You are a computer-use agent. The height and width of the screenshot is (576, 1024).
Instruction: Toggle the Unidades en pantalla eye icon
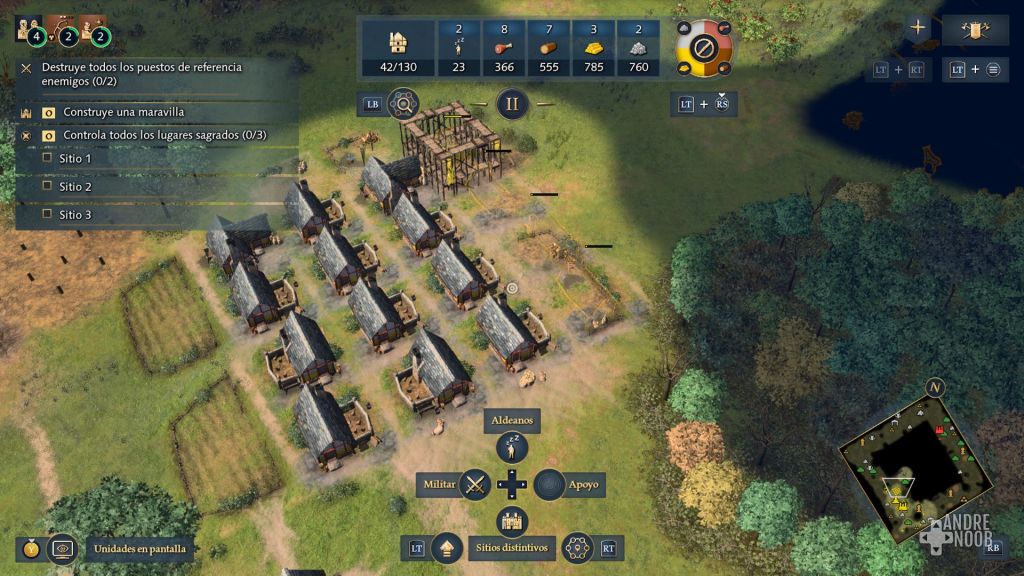coord(63,548)
